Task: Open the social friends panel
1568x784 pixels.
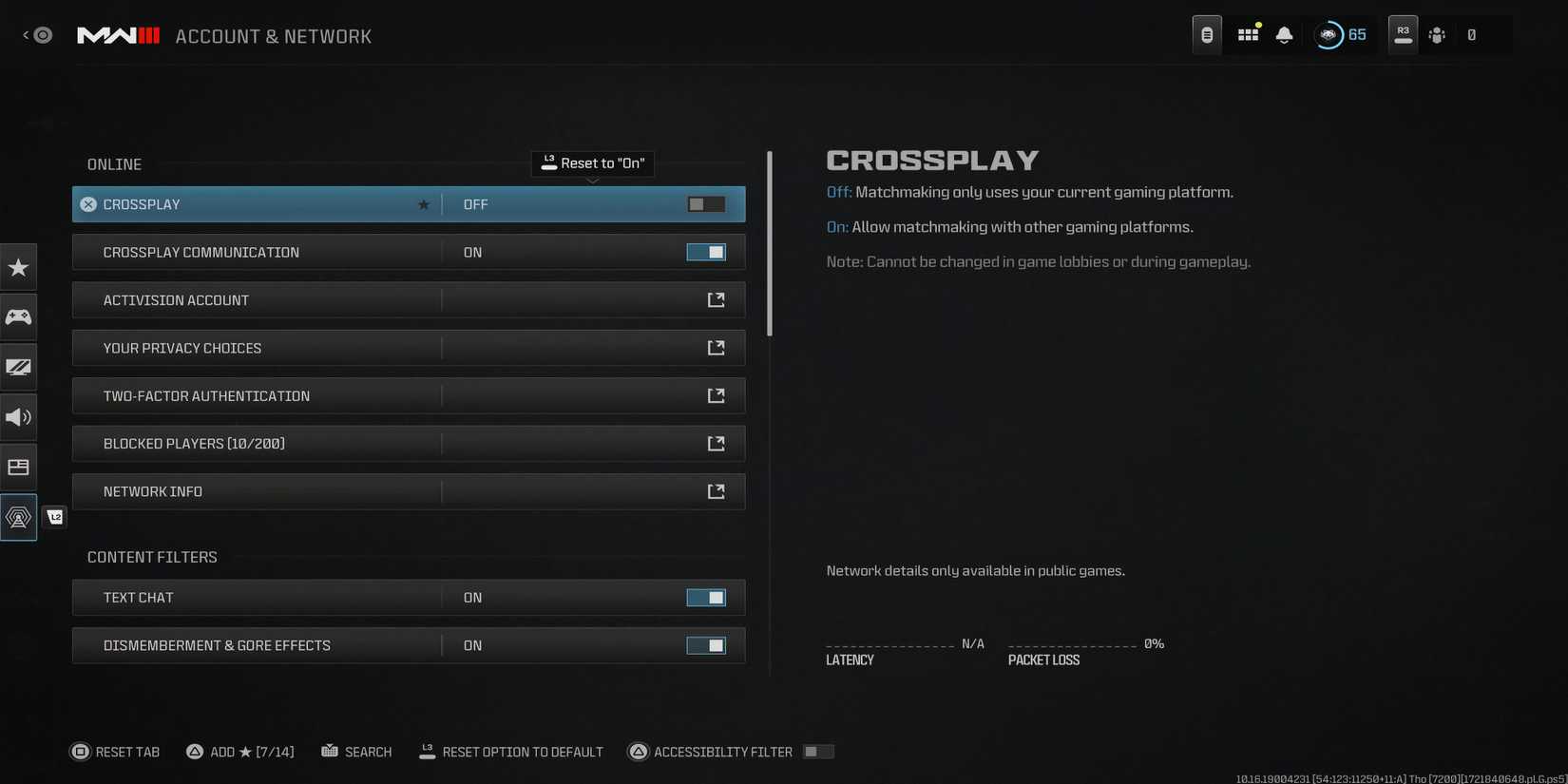Action: 1437,34
